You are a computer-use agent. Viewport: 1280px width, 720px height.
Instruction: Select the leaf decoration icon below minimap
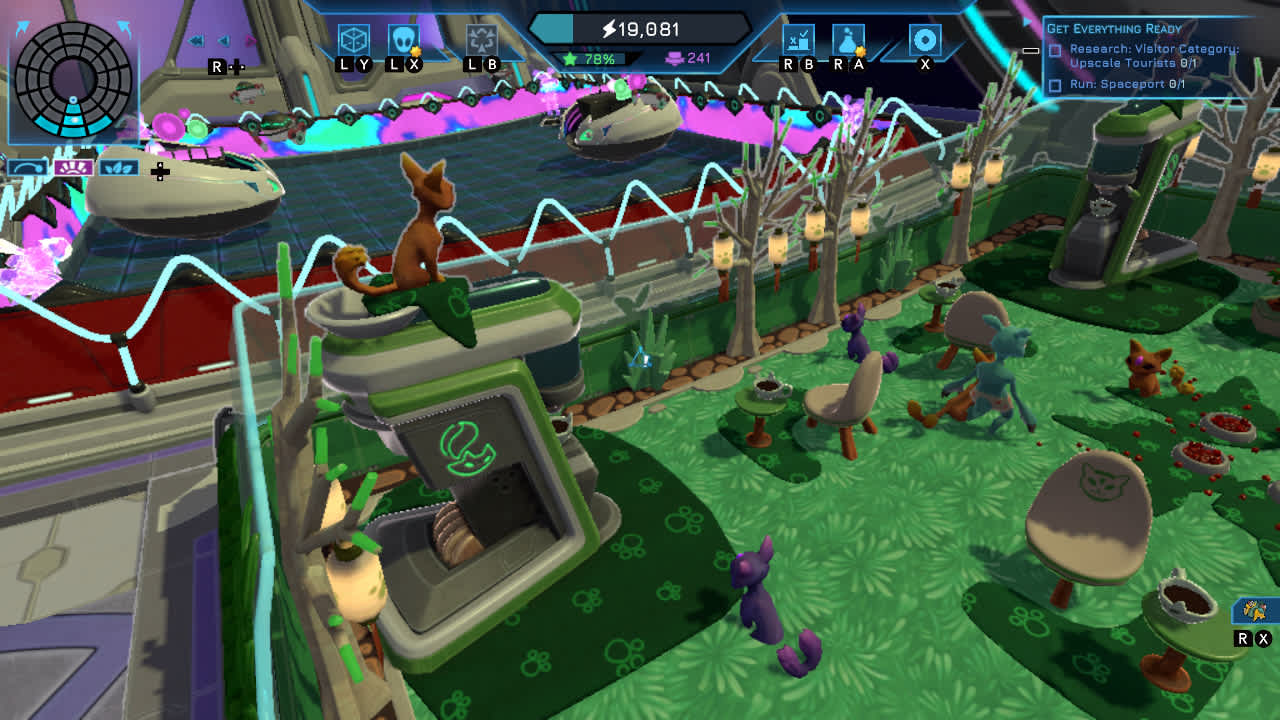(x=118, y=168)
